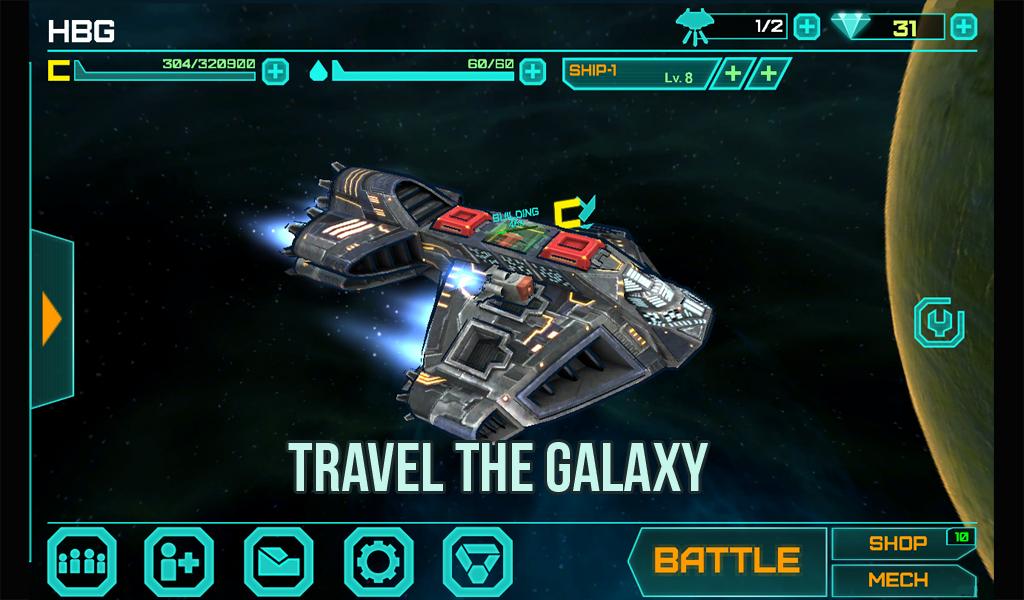Select the SHIP-1 Lv. 8 tab
The width and height of the screenshot is (1024, 600).
[638, 73]
